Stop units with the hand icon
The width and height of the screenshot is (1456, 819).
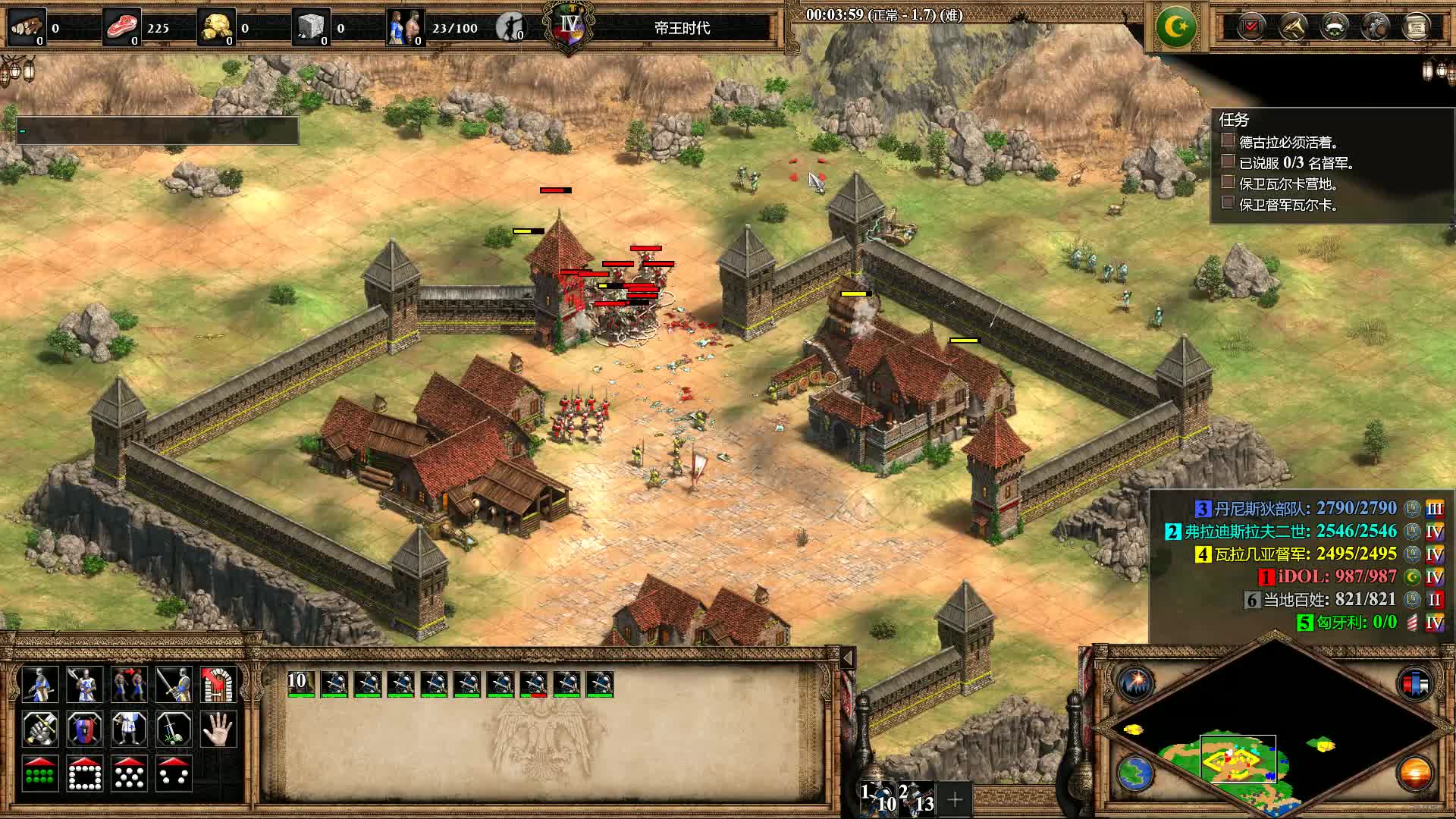pyautogui.click(x=219, y=730)
